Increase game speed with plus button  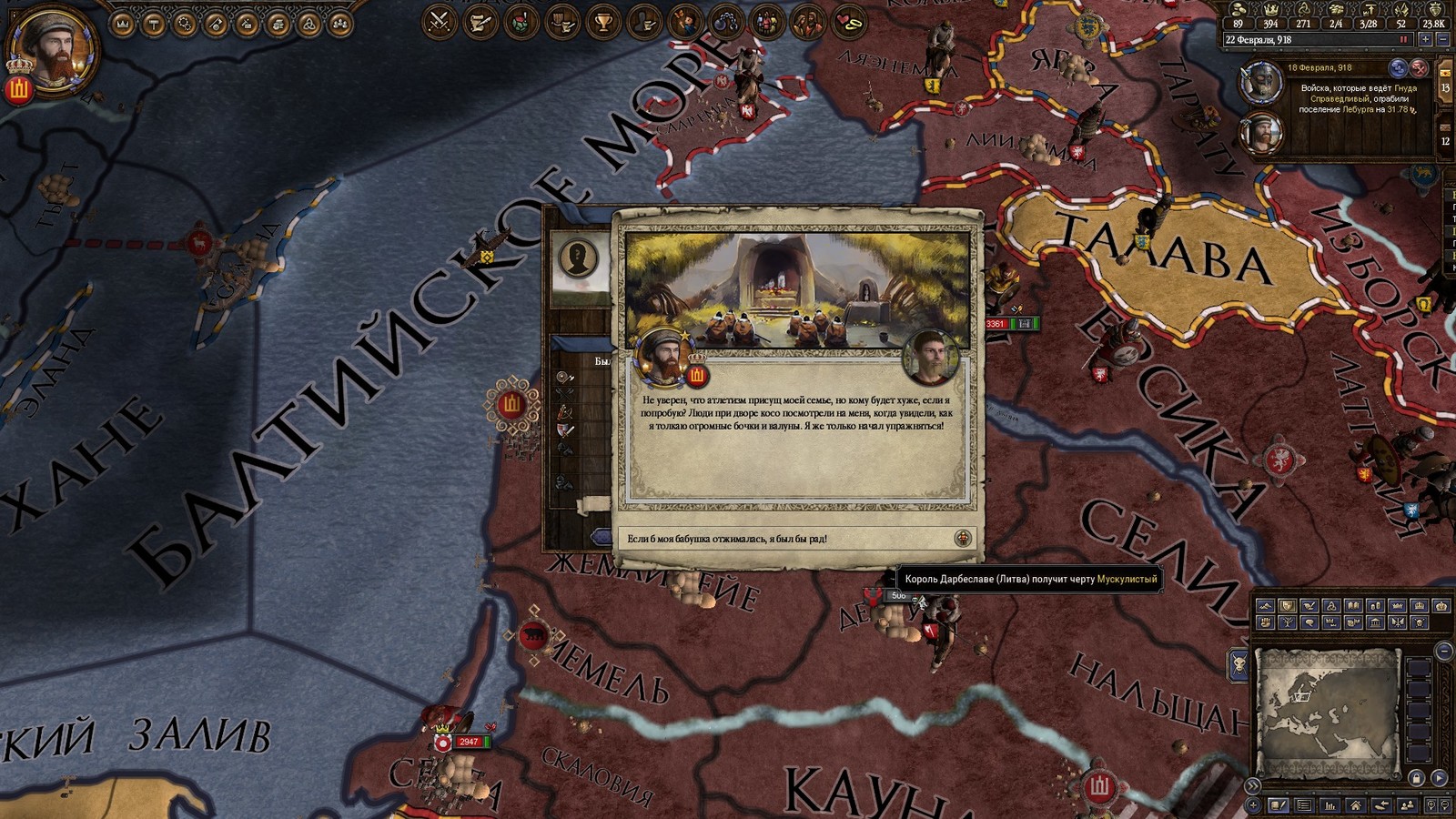1425,40
